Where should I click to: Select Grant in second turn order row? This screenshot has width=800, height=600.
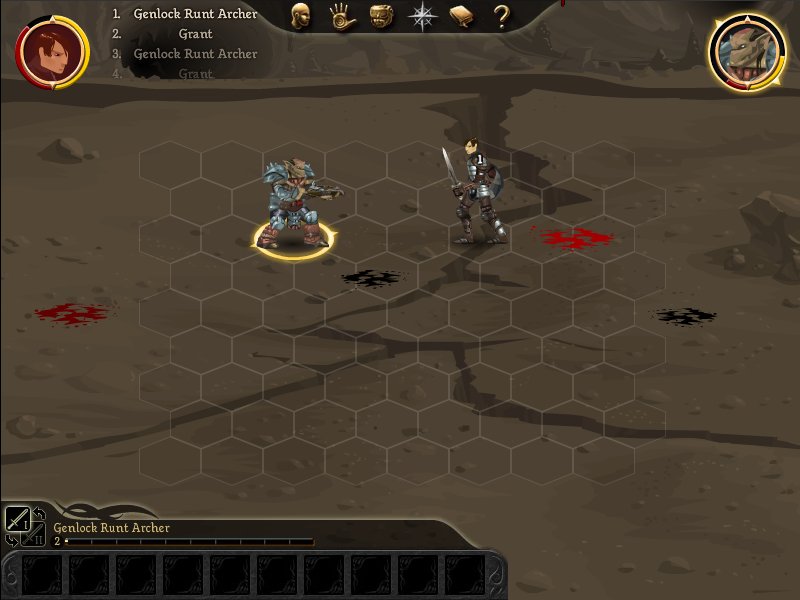coord(195,34)
